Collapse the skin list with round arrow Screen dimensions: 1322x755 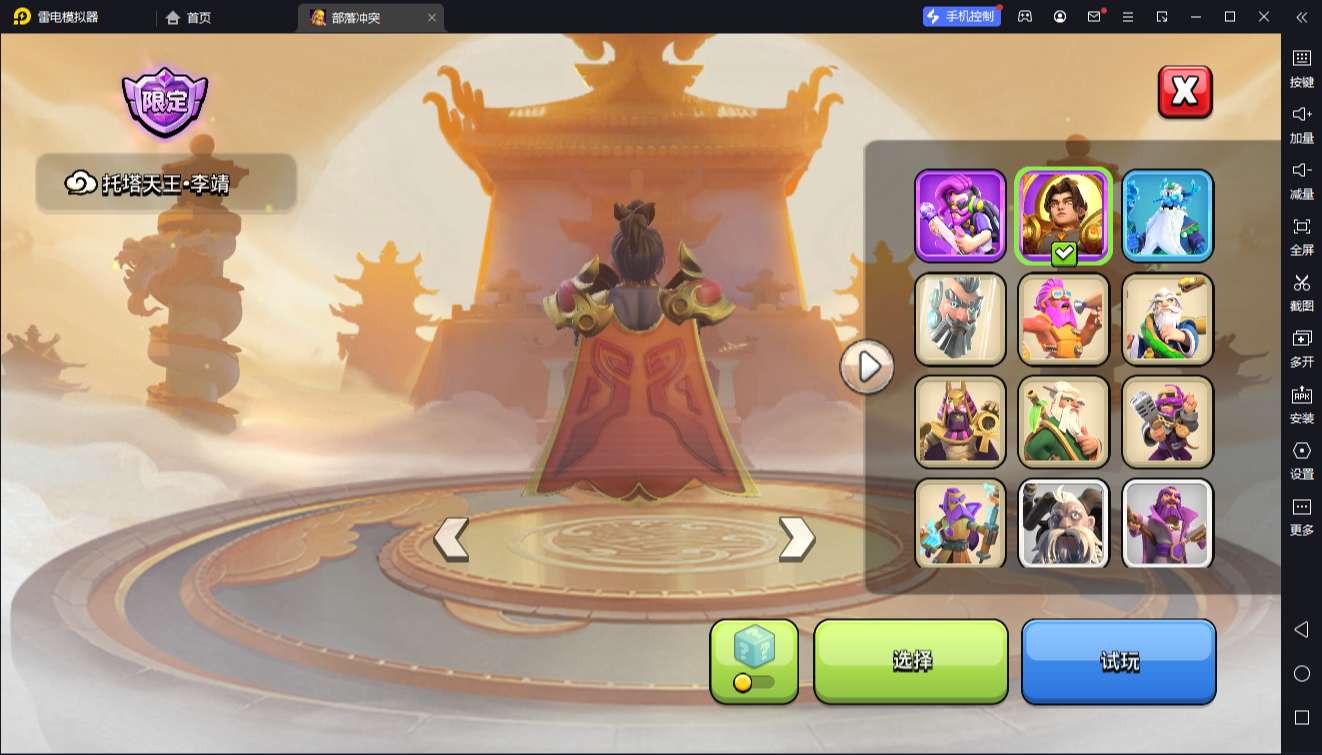(x=867, y=367)
